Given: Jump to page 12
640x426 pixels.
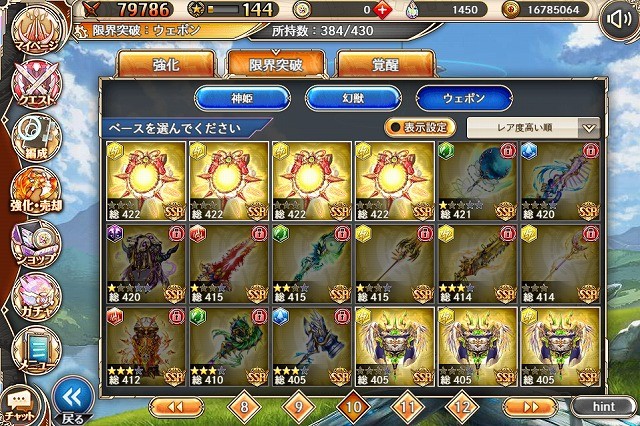Looking at the screenshot, I should tap(460, 407).
